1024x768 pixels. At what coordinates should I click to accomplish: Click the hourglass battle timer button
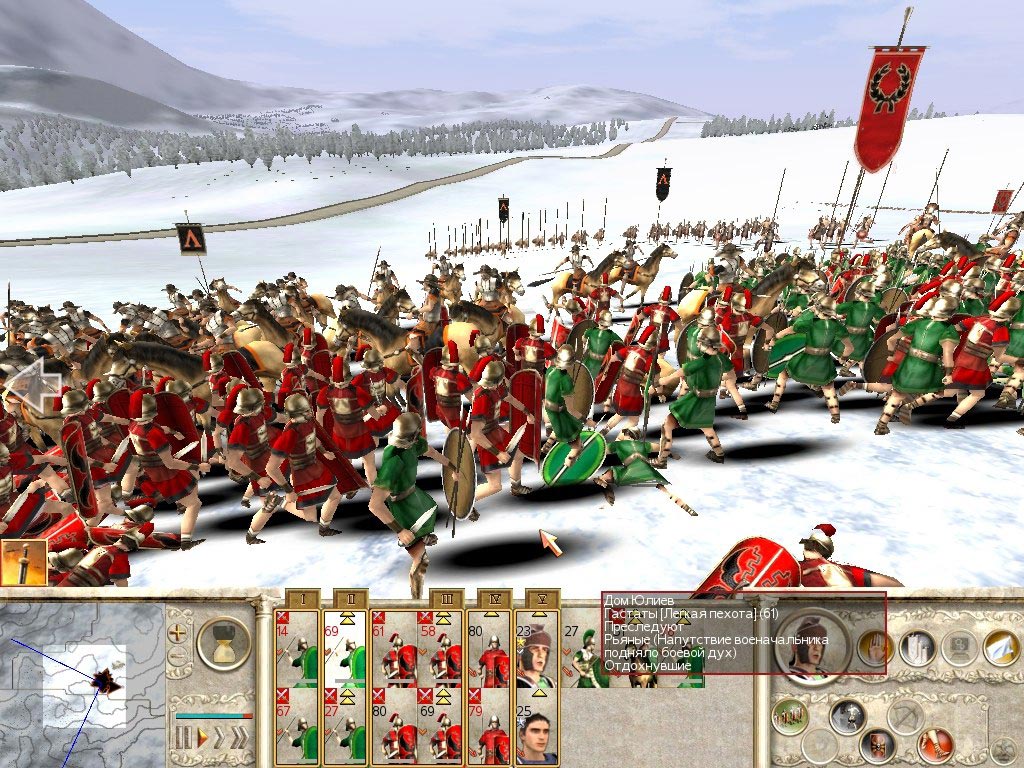click(223, 643)
